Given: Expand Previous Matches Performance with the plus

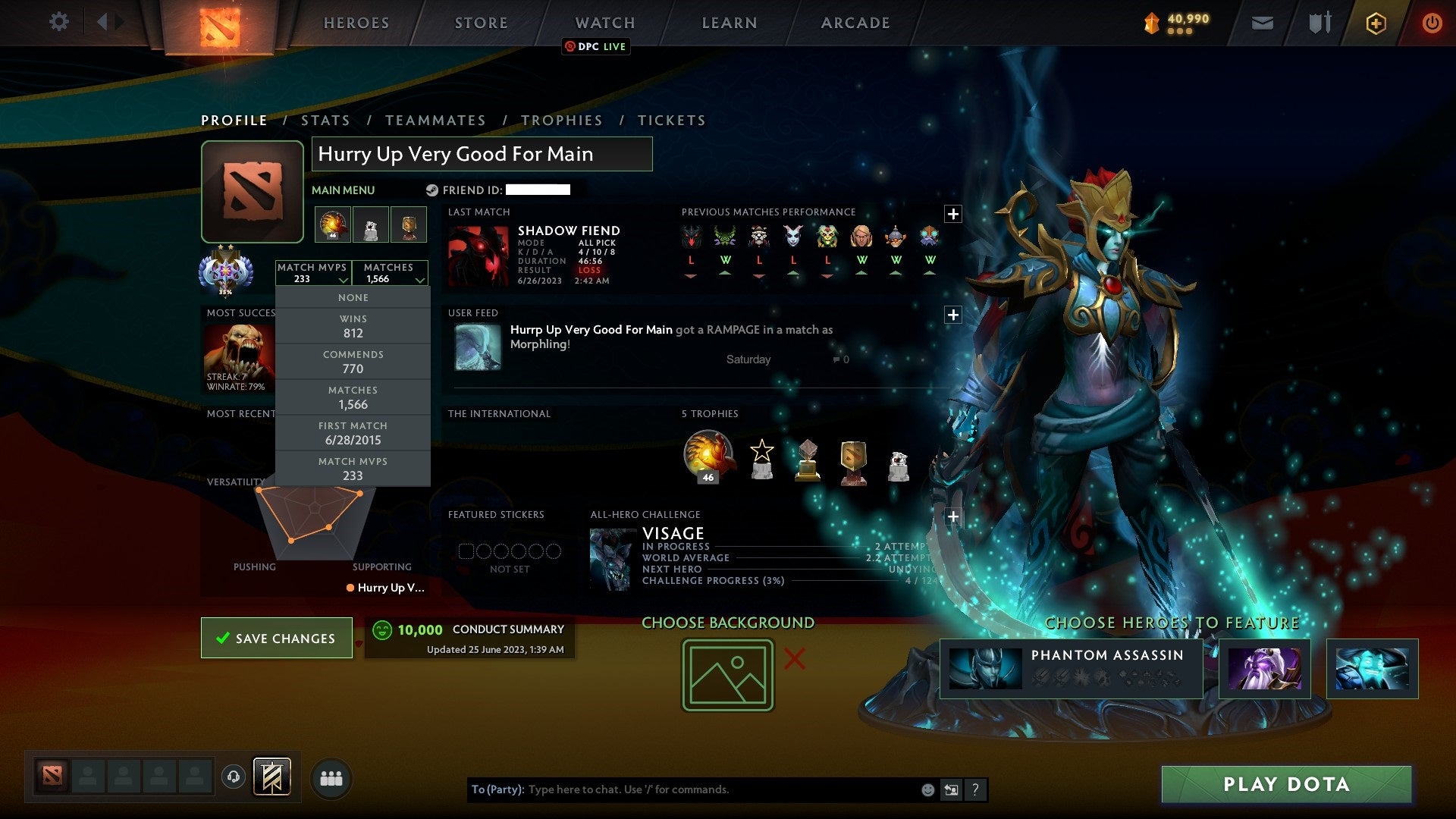Looking at the screenshot, I should 955,213.
